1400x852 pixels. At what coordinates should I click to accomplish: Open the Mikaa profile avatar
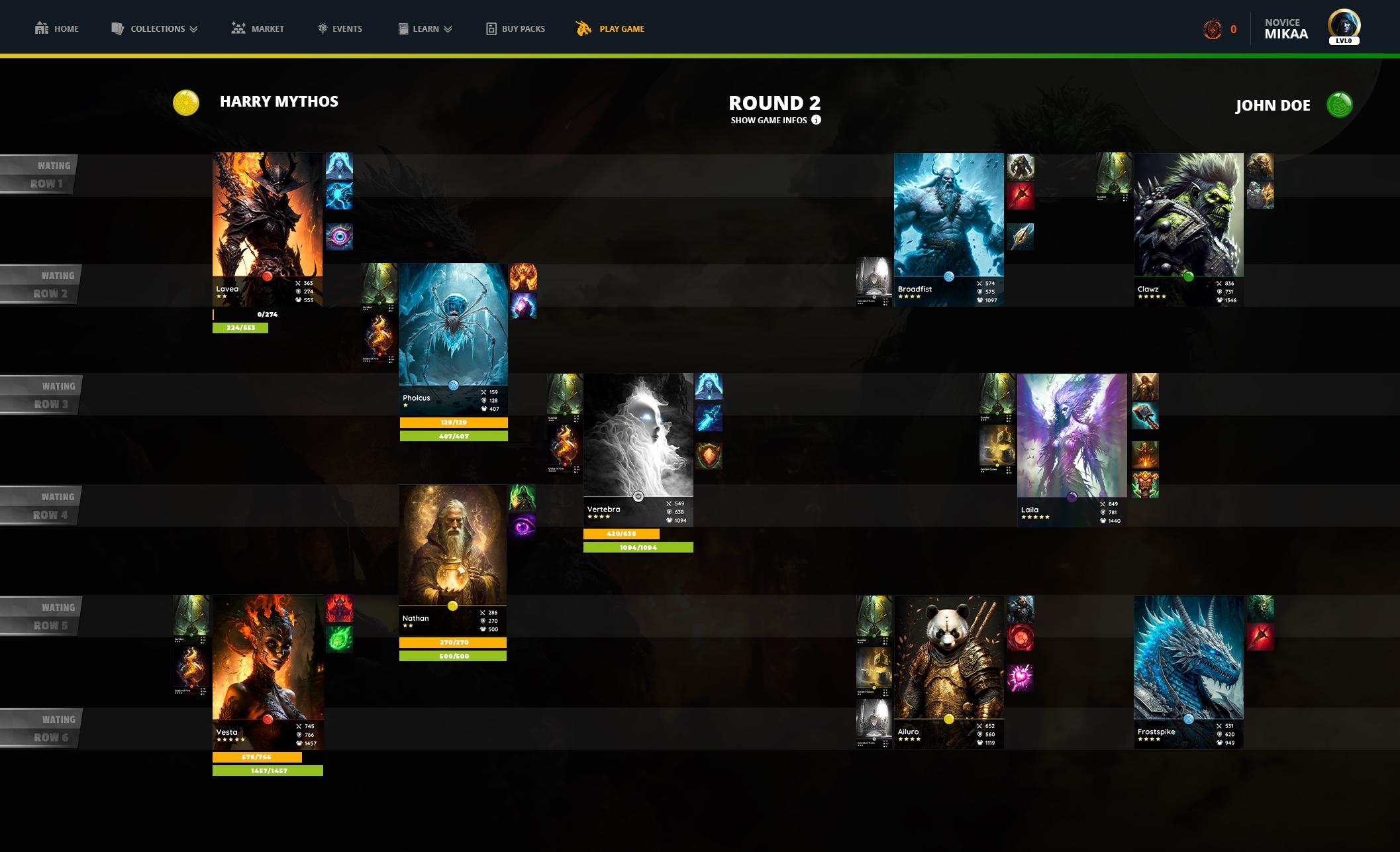click(x=1343, y=27)
